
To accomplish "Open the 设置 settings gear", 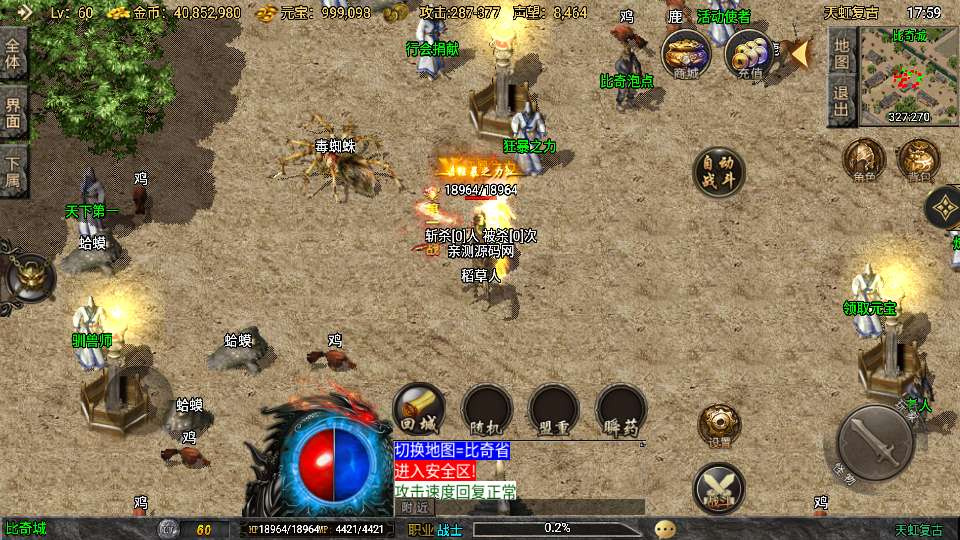I will pyautogui.click(x=719, y=424).
